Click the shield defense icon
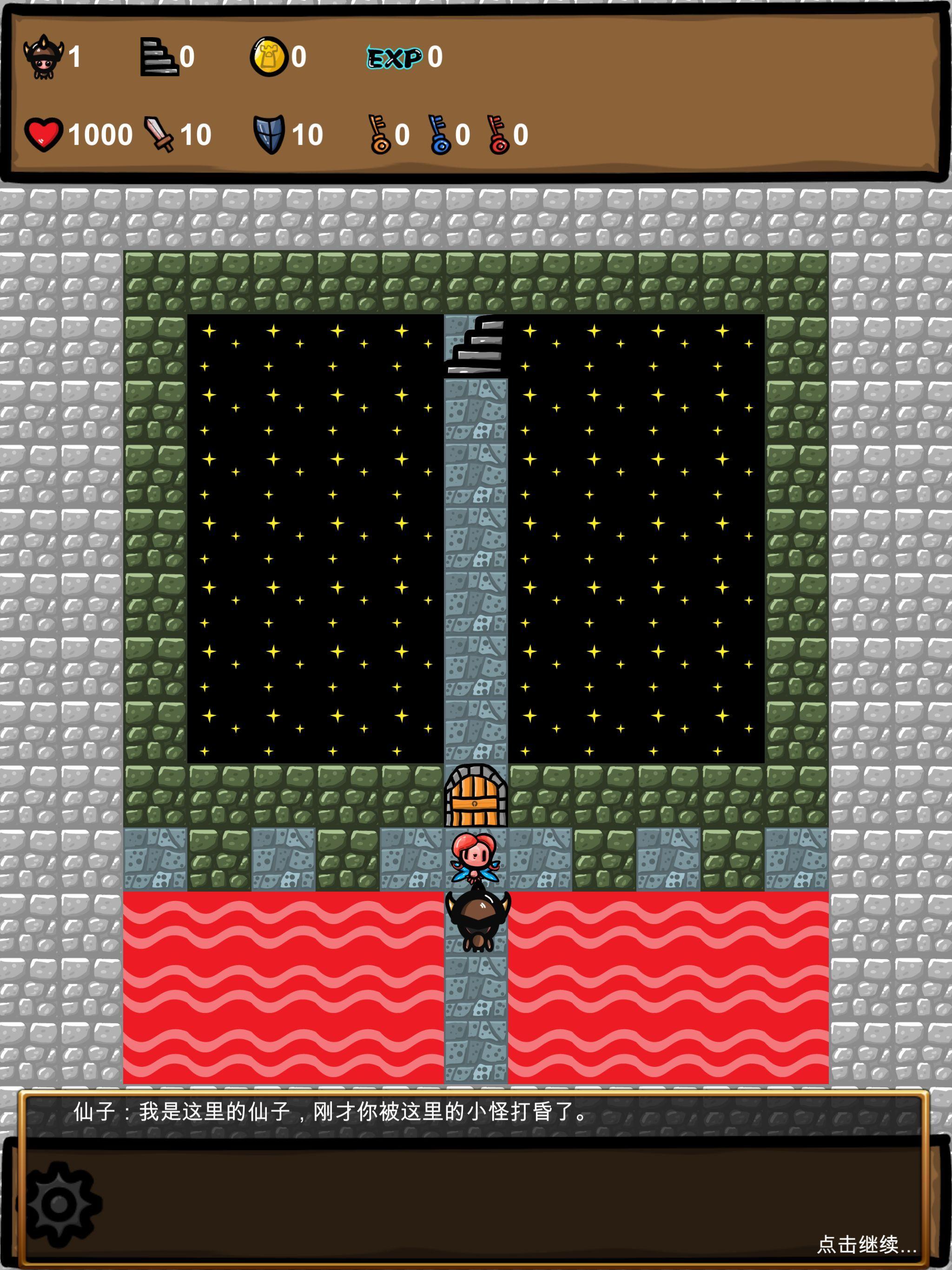The image size is (952, 1270). 270,135
